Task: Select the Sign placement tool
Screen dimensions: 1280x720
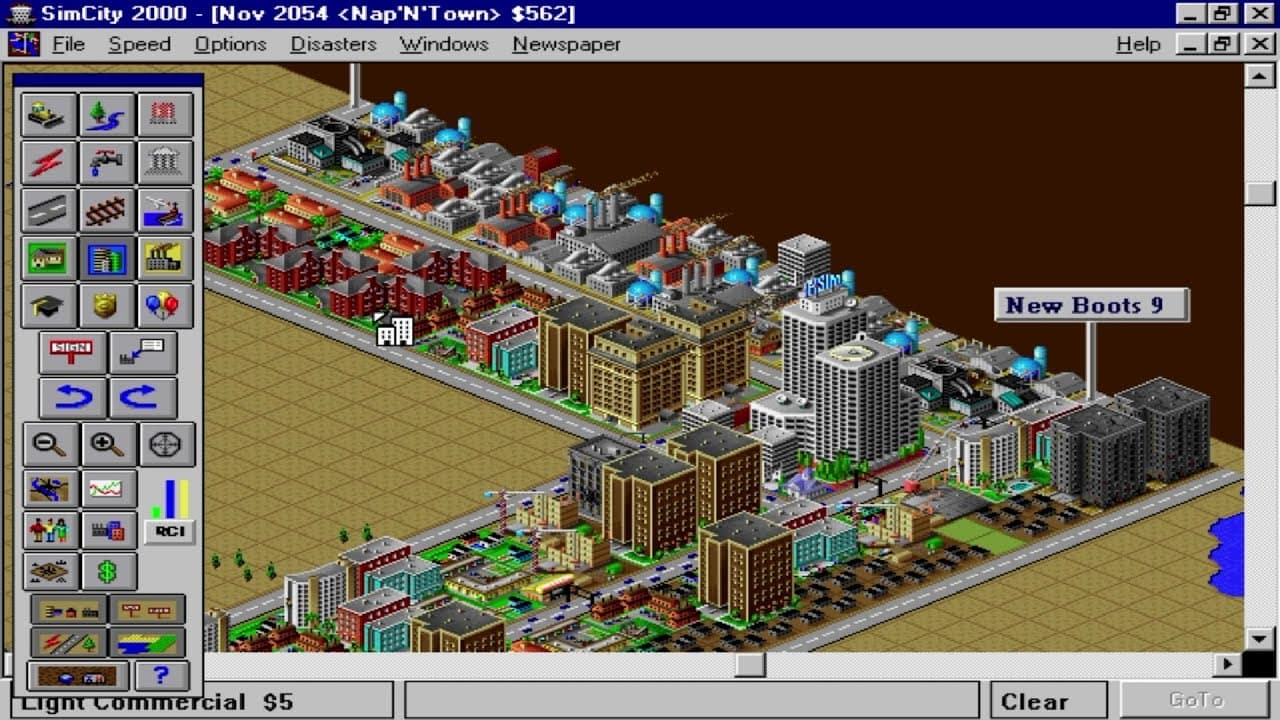Action: tap(71, 352)
